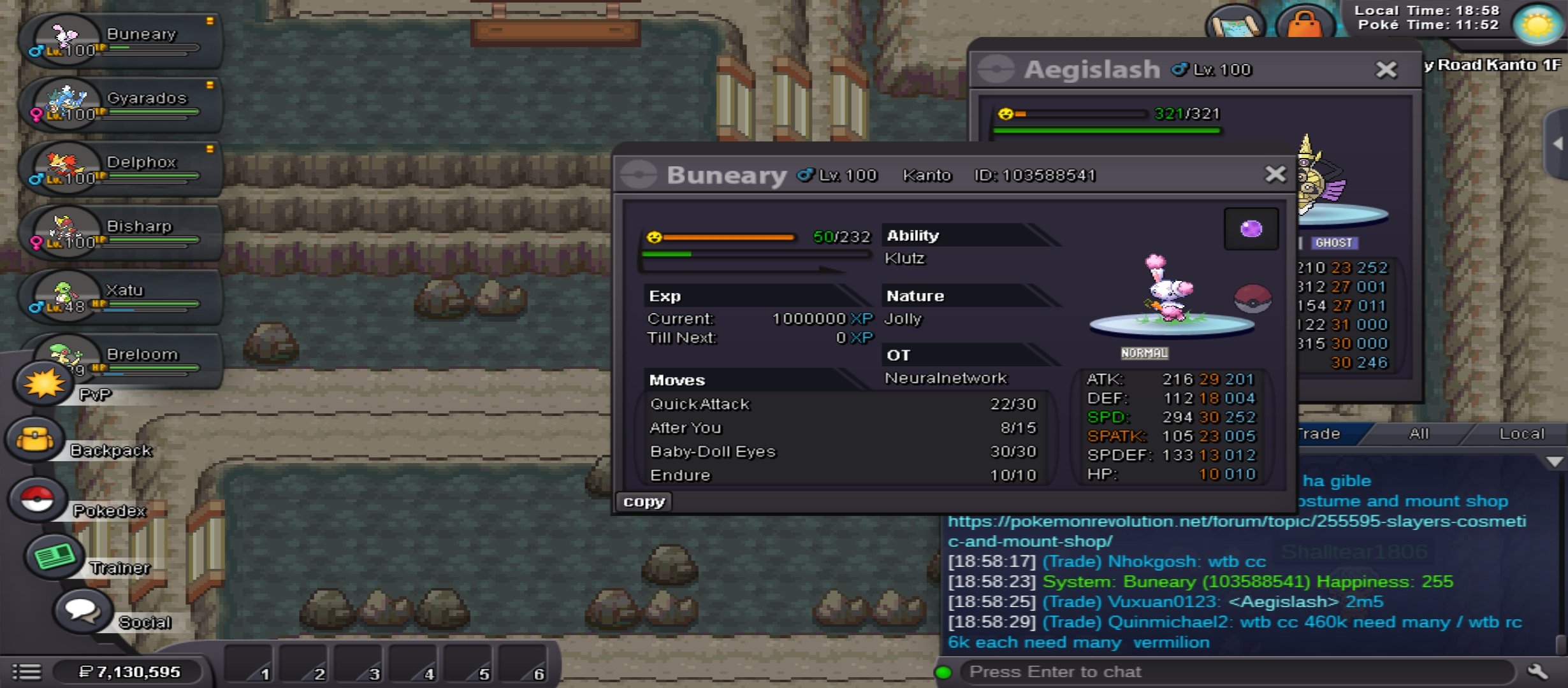Open the orange bag shop icon

coord(1304,25)
